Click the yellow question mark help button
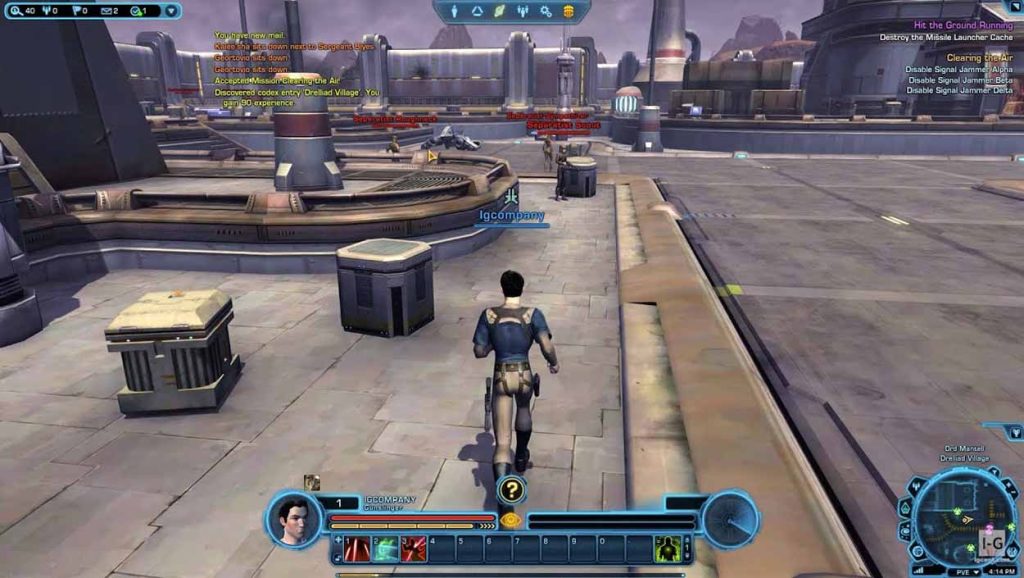 click(511, 489)
